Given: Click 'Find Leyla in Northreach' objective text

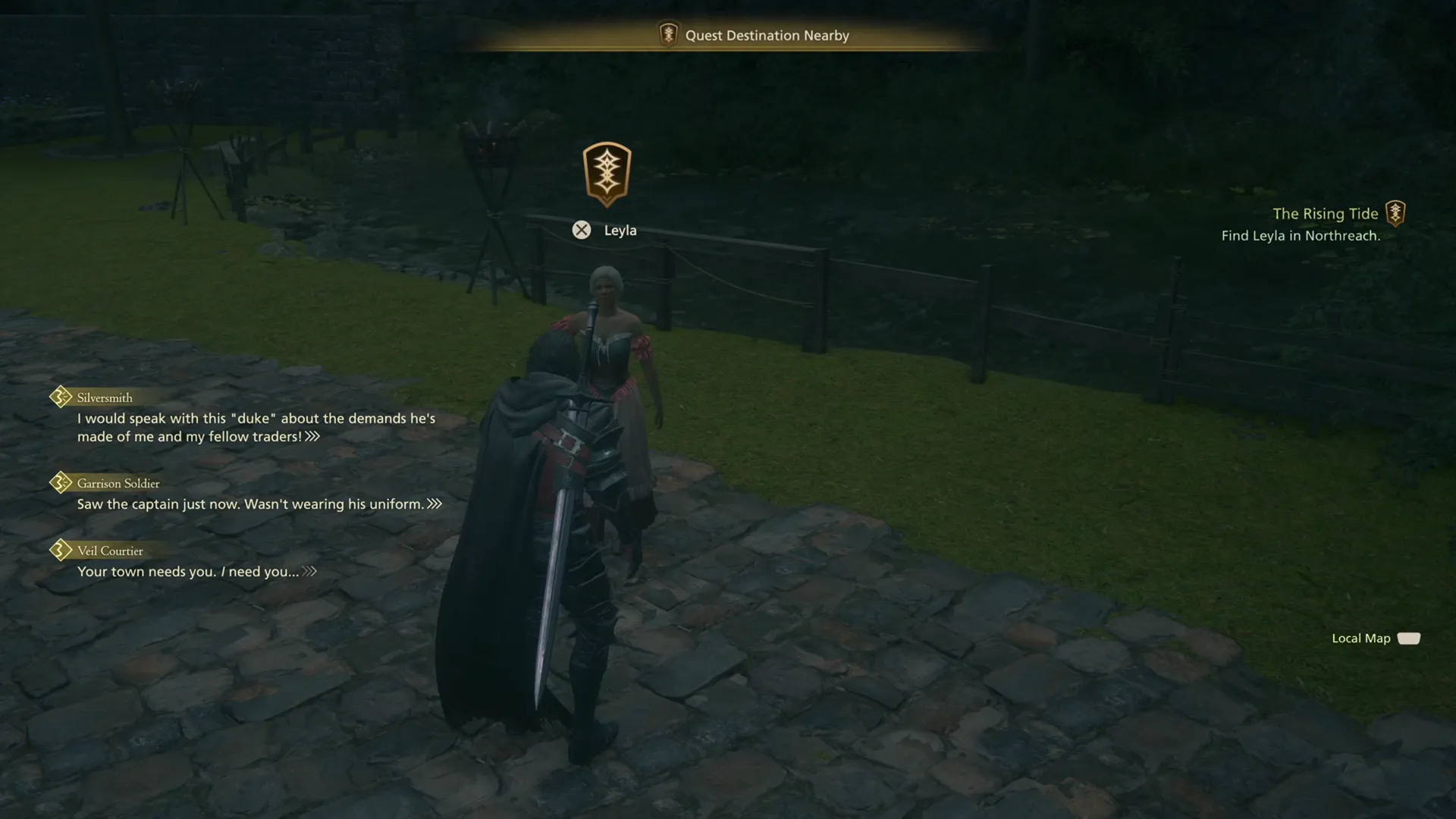Looking at the screenshot, I should pyautogui.click(x=1301, y=235).
